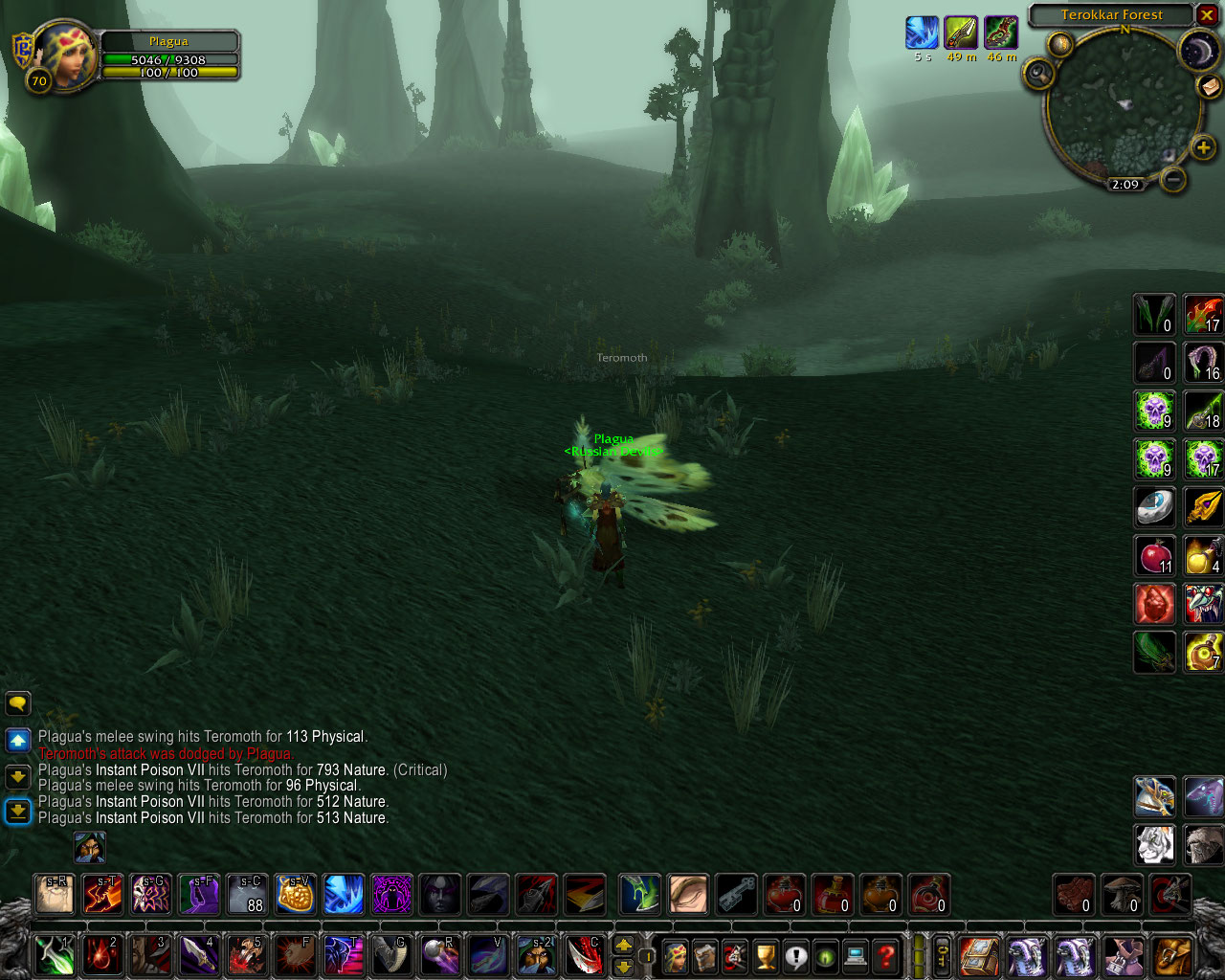Open the chat menu speech bubble button
Image resolution: width=1225 pixels, height=980 pixels.
[x=18, y=704]
